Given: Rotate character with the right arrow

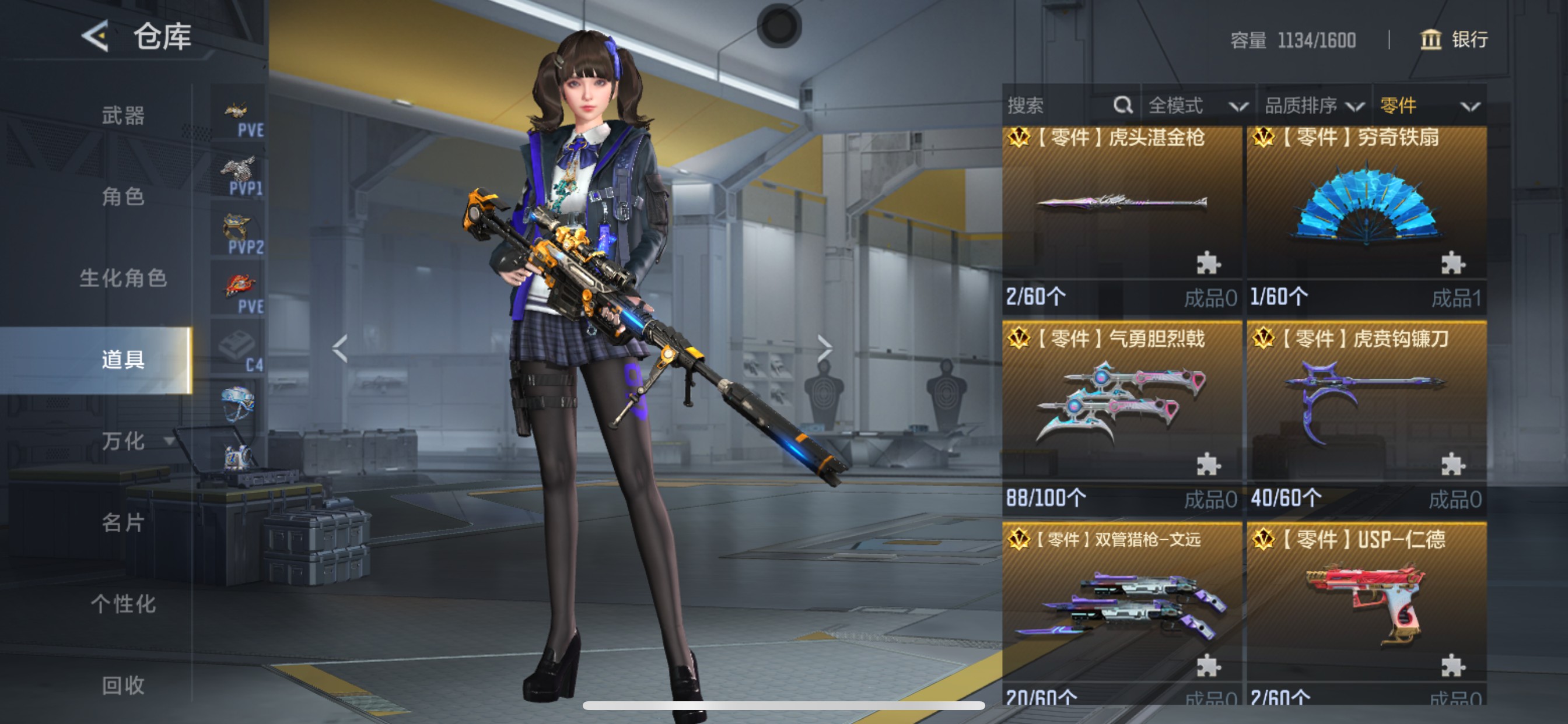Looking at the screenshot, I should (x=824, y=349).
